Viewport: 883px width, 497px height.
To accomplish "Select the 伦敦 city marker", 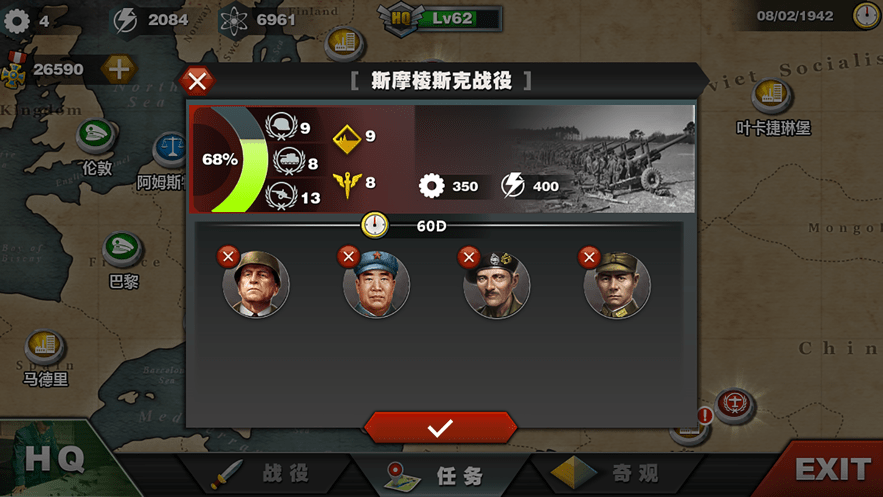I will pyautogui.click(x=96, y=137).
